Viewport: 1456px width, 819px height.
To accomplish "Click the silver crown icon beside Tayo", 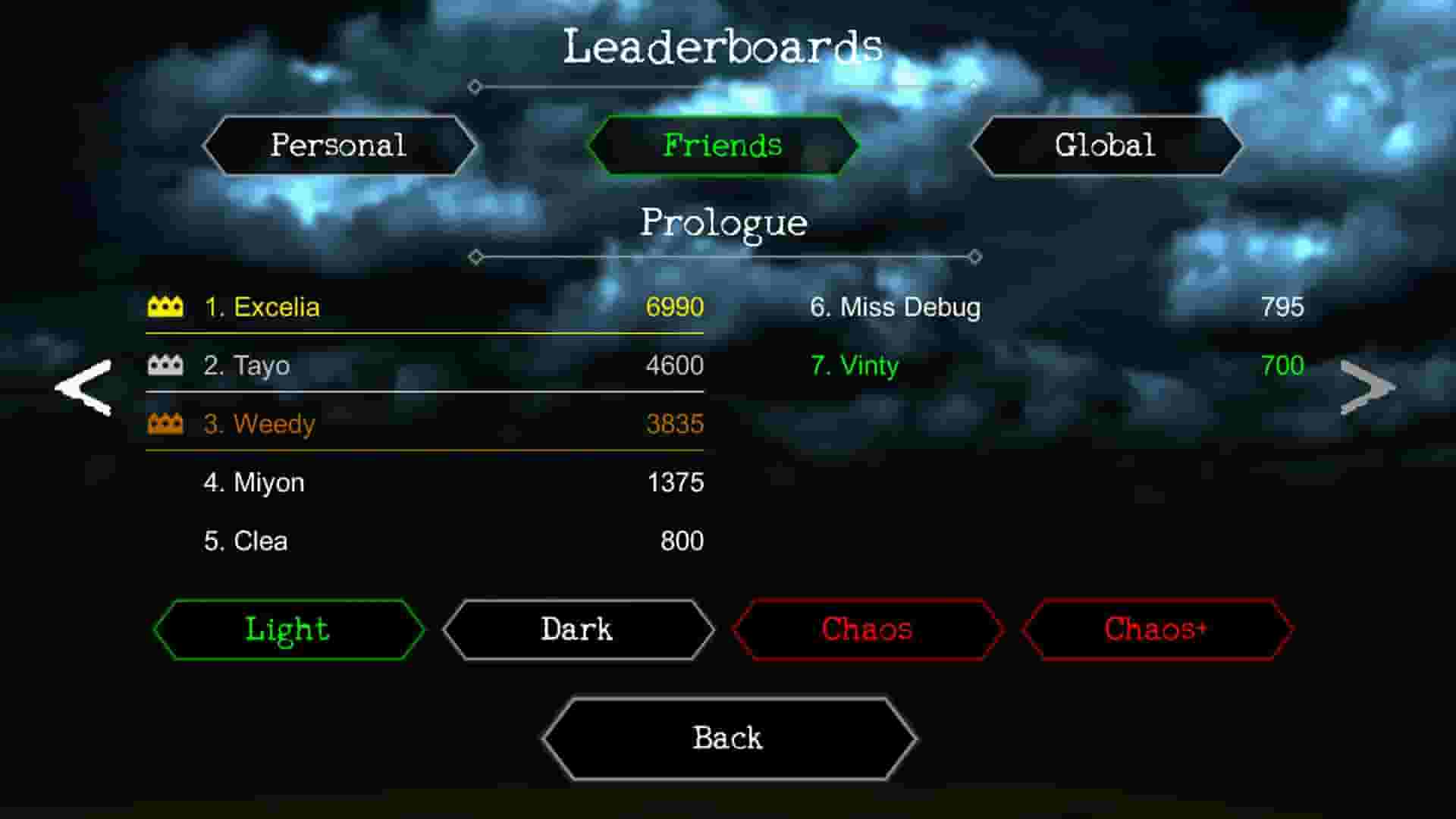I will (x=165, y=366).
